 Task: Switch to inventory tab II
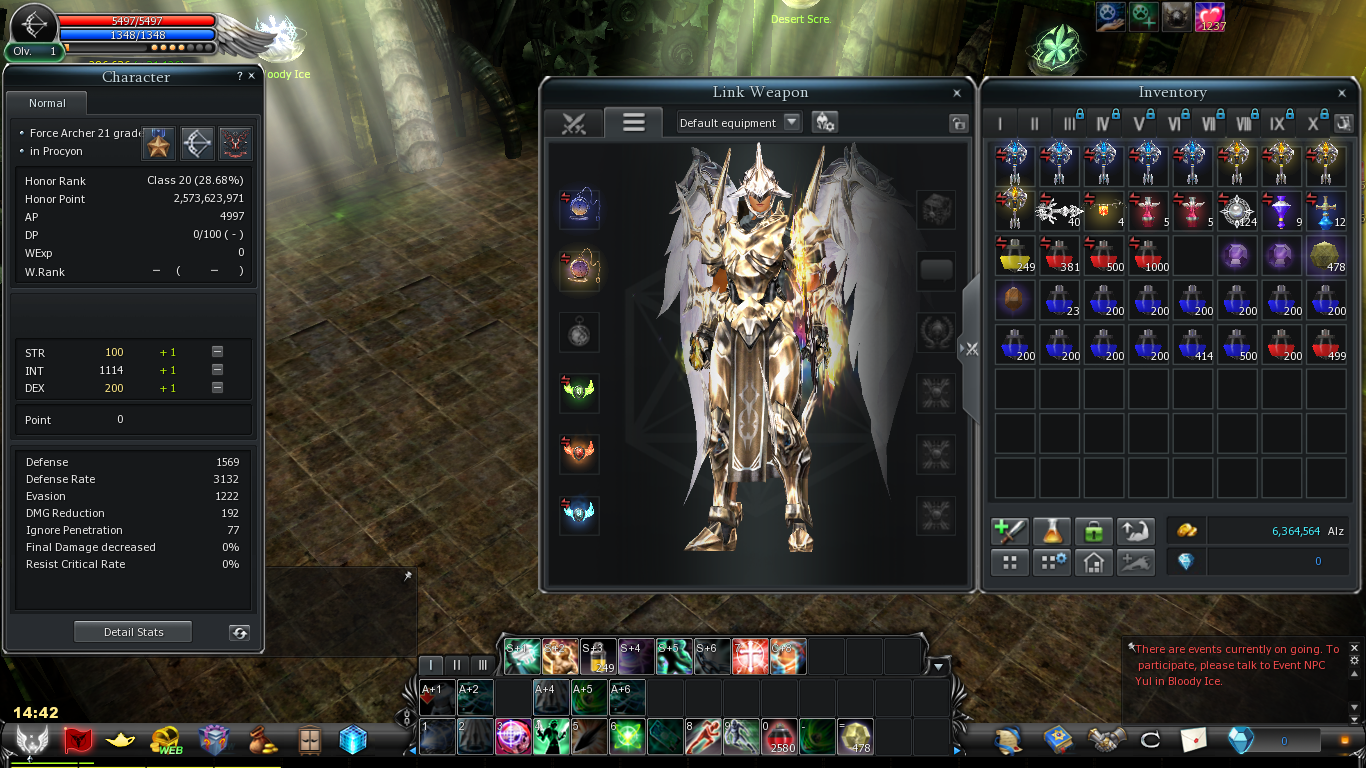coord(1035,124)
